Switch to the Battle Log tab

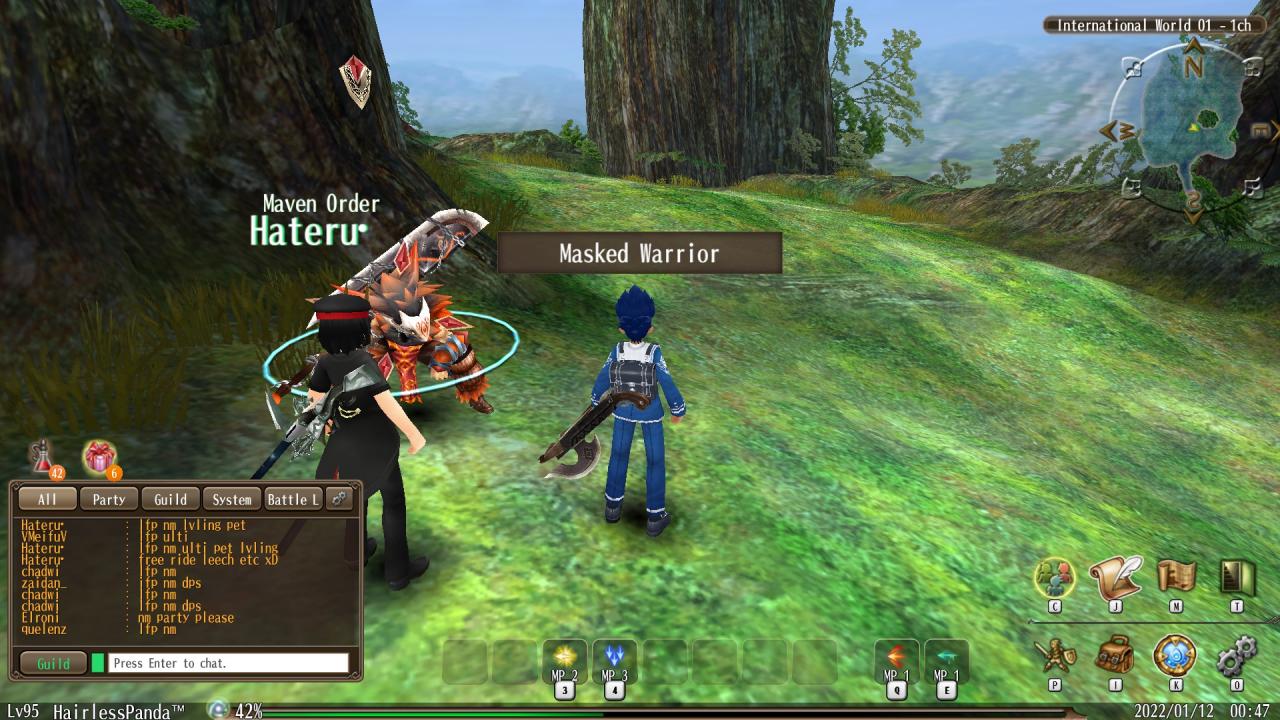coord(293,499)
